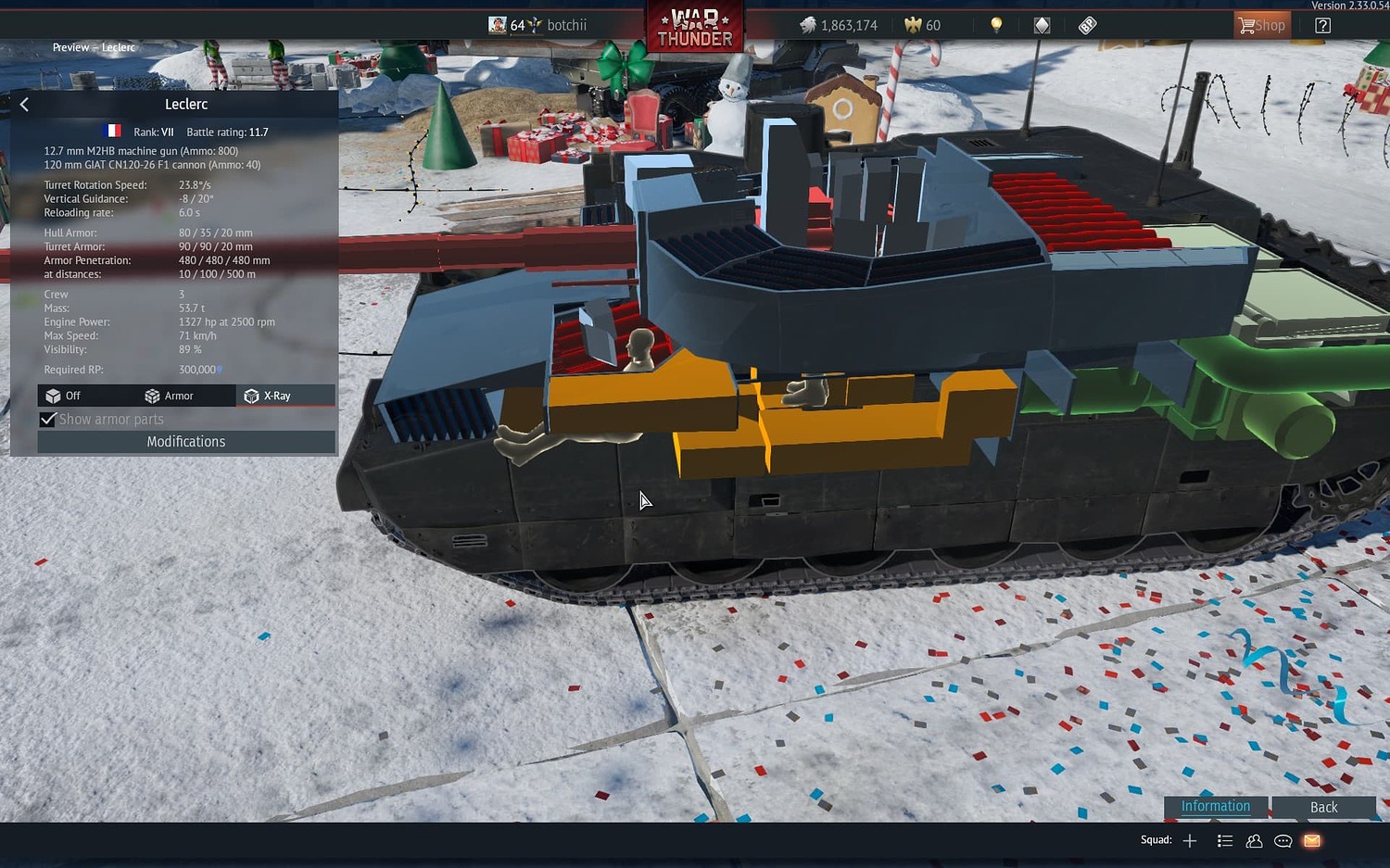The height and width of the screenshot is (868, 1390).
Task: Open messages with the glowing envelope icon
Action: [x=1311, y=840]
